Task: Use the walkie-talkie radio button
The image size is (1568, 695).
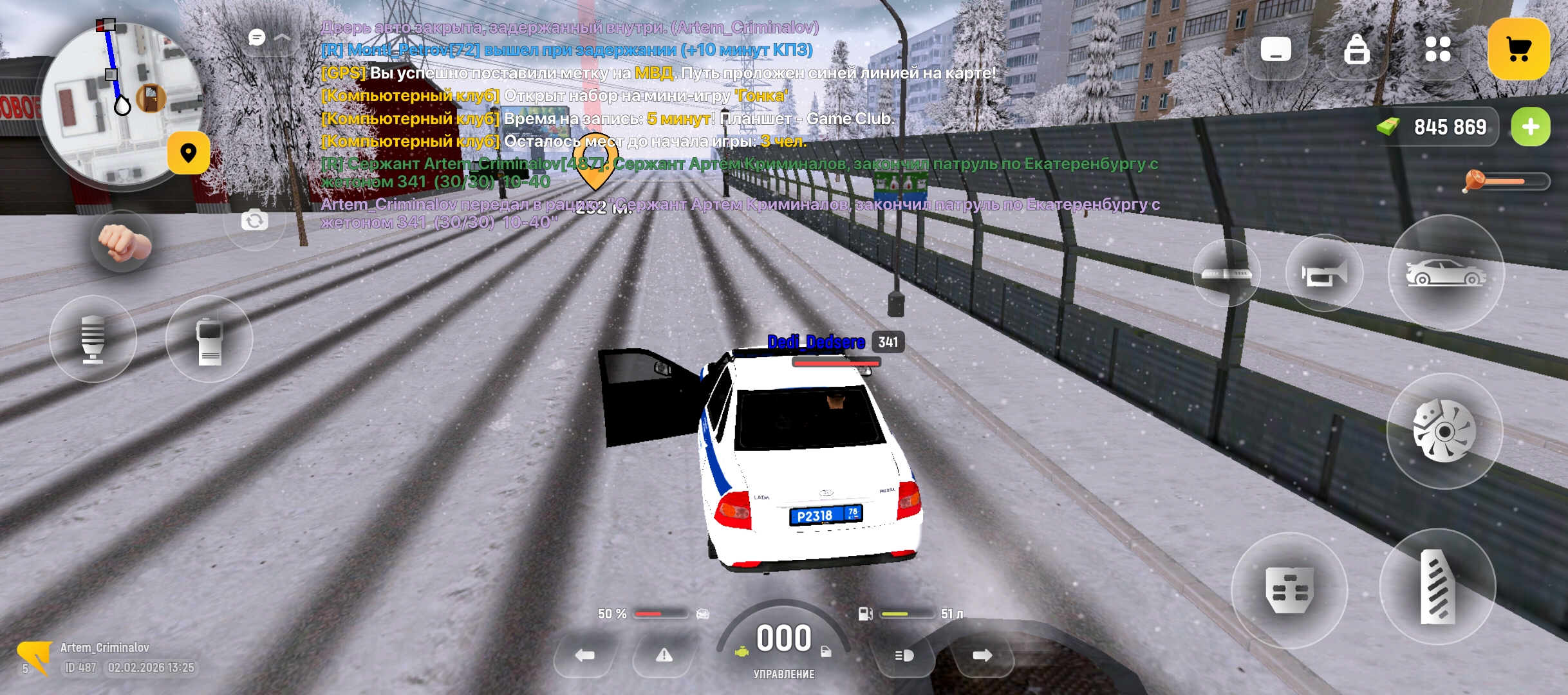Action: 209,339
